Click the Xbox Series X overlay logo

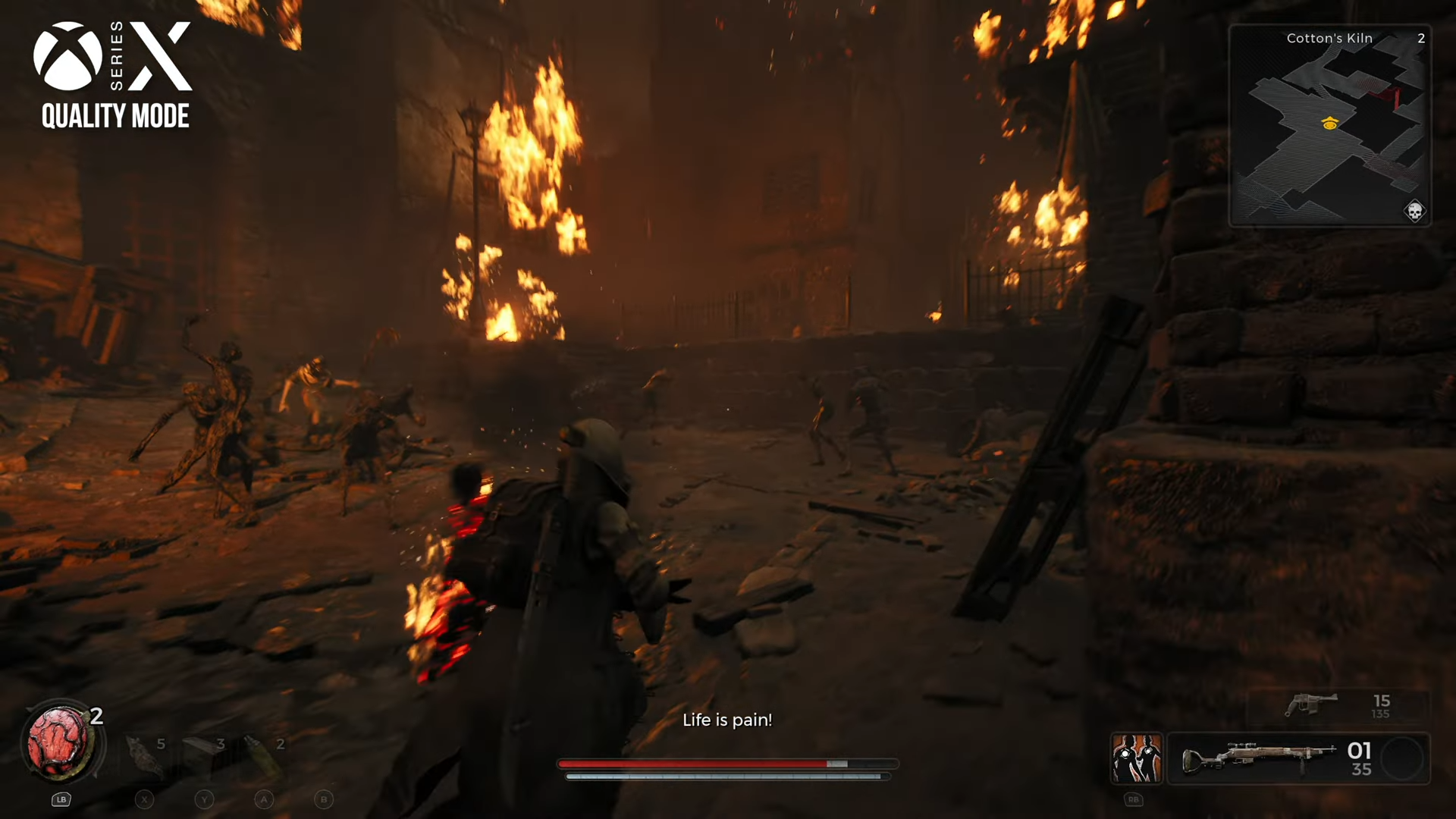click(x=114, y=74)
